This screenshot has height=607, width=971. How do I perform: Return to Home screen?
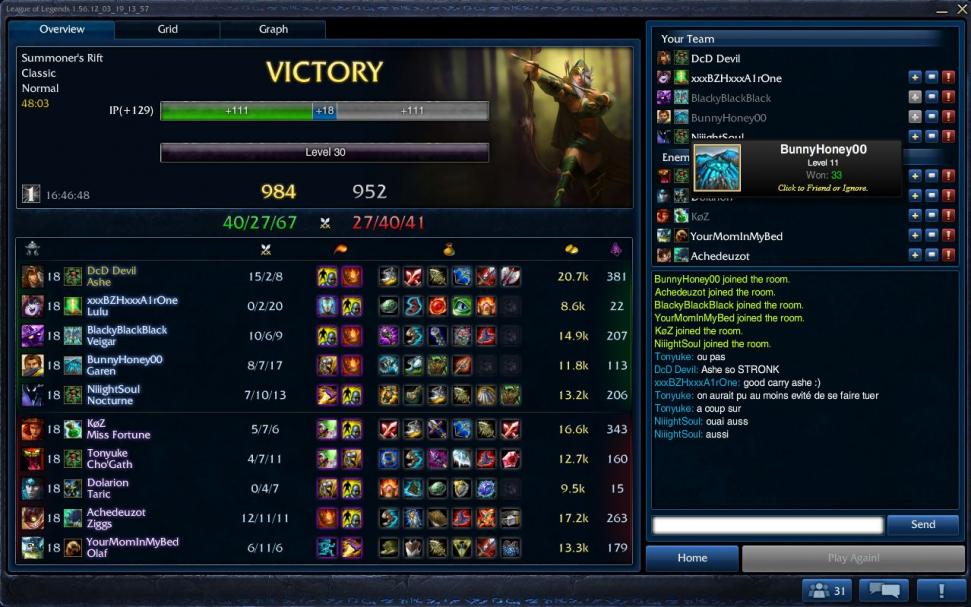pos(691,558)
